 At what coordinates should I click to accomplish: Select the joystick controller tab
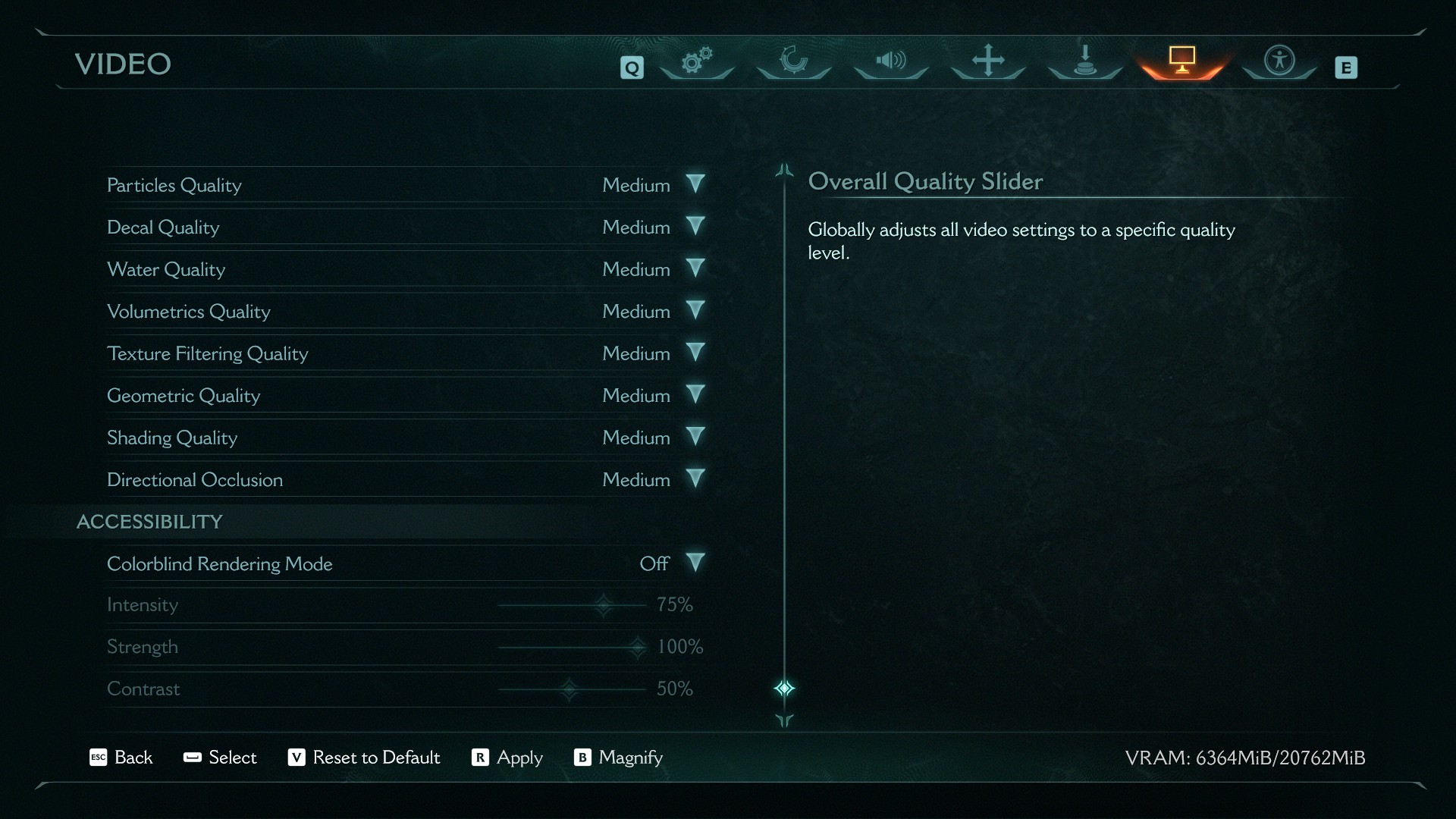tap(1085, 61)
